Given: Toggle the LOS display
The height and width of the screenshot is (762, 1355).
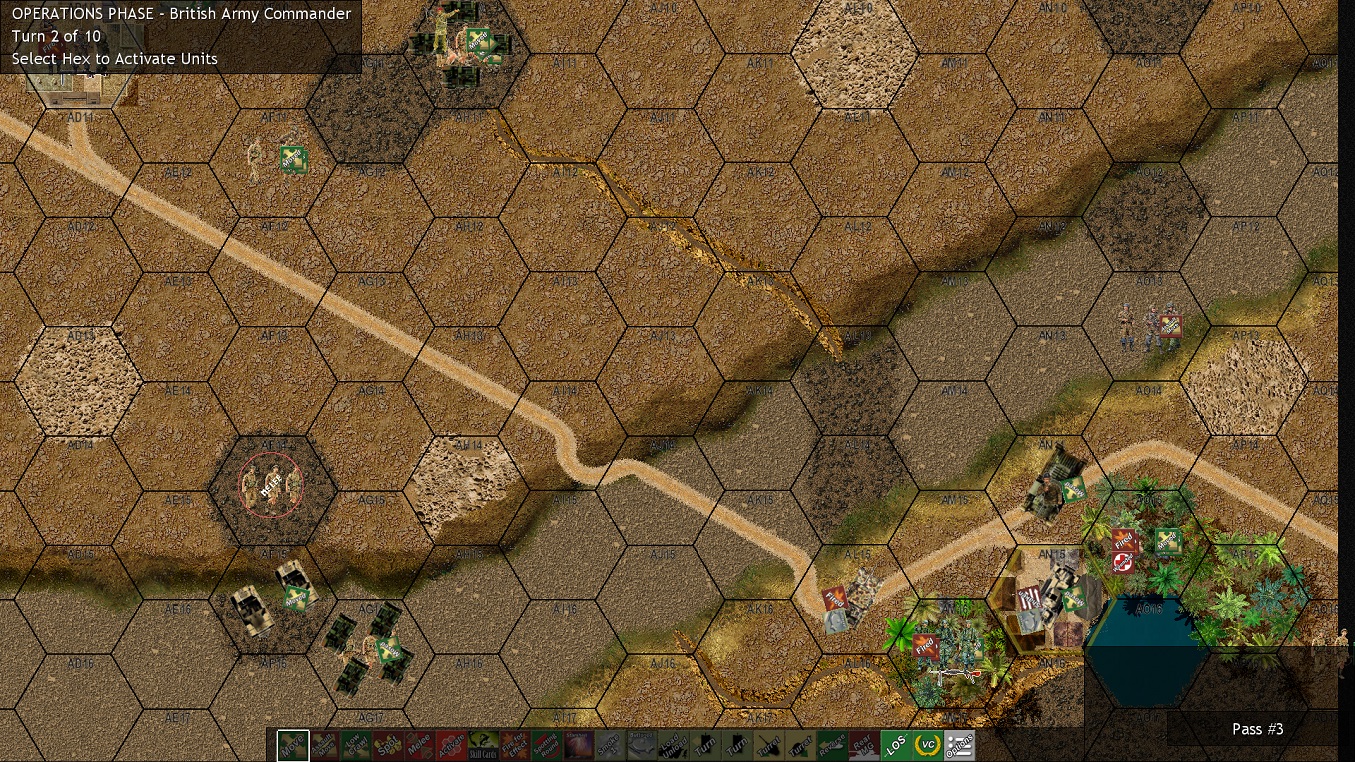Looking at the screenshot, I should point(898,744).
